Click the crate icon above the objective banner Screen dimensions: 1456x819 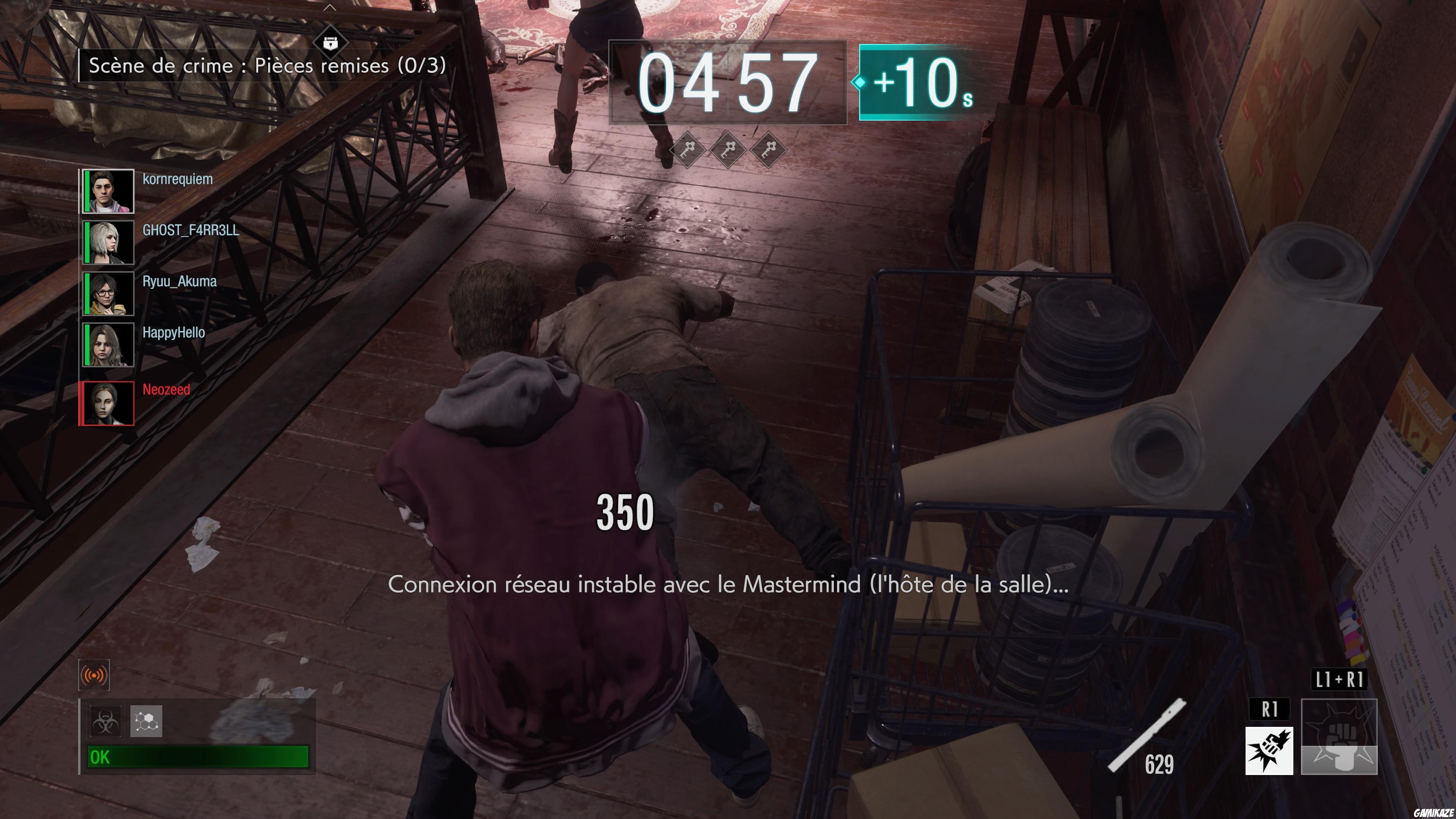[x=331, y=42]
